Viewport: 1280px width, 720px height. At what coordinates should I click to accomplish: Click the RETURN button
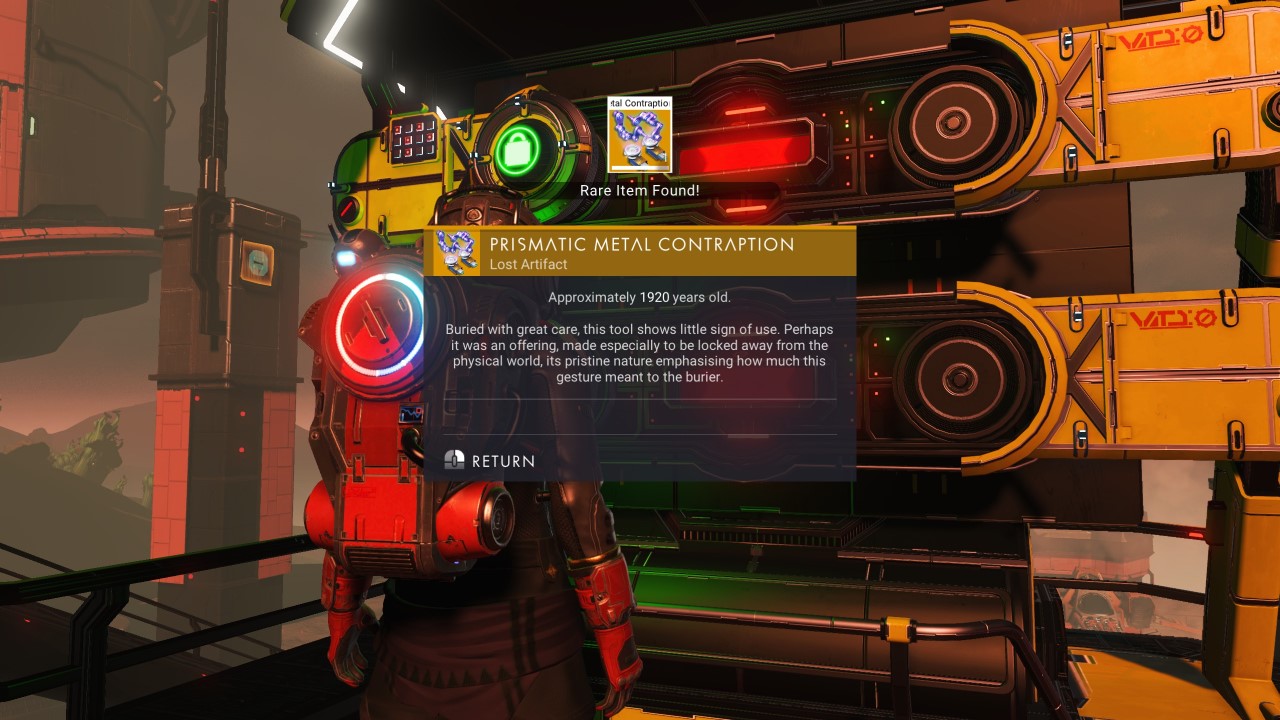[x=504, y=461]
